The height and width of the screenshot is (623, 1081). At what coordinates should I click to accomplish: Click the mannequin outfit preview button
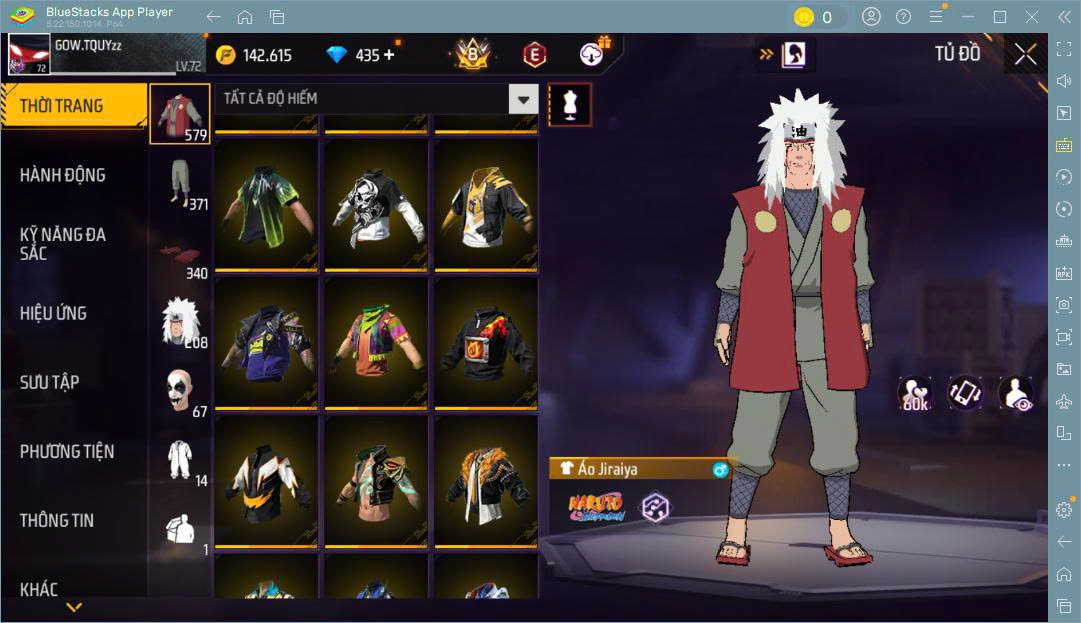point(570,104)
